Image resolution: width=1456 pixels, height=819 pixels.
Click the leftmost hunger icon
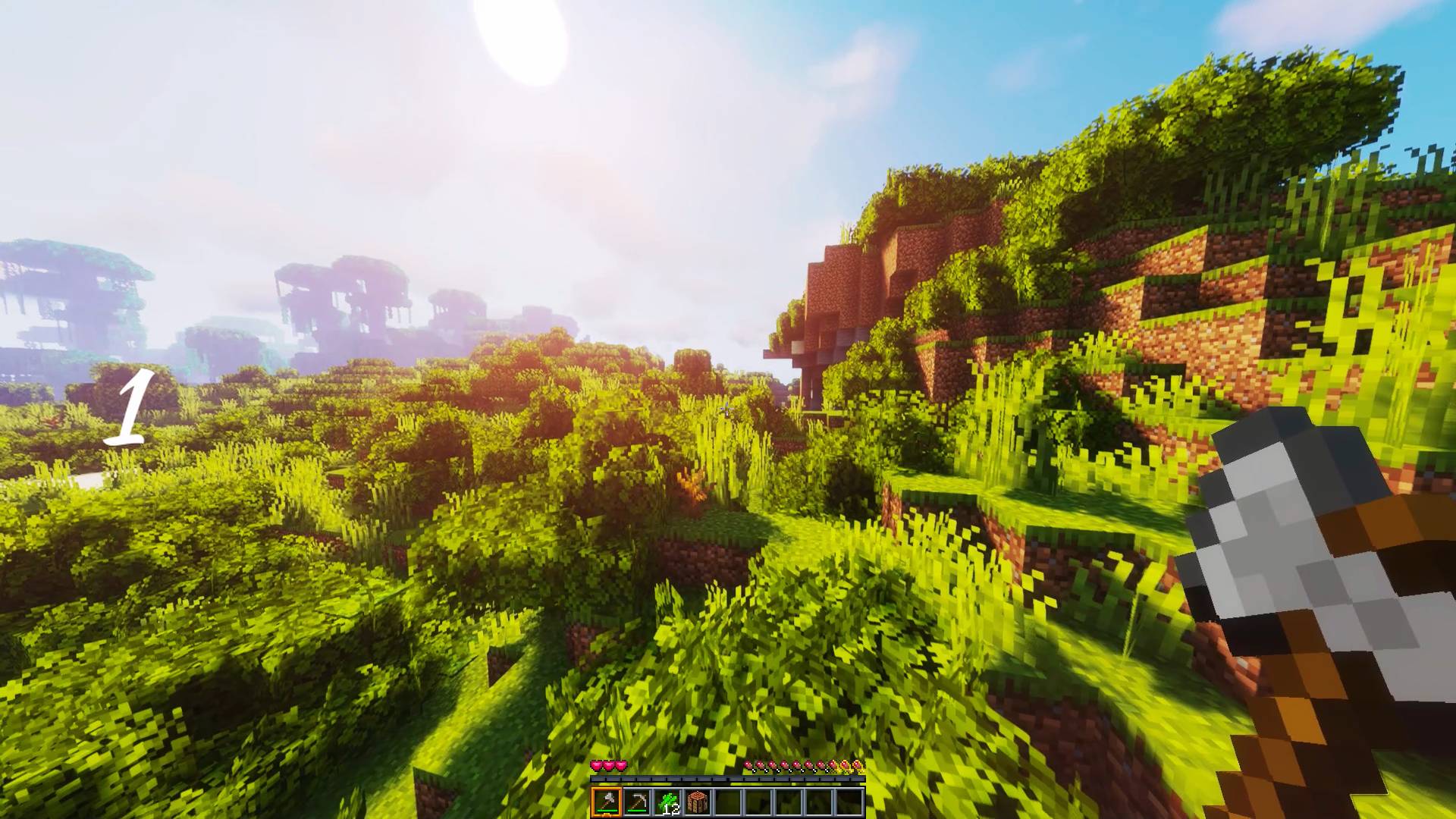point(748,765)
